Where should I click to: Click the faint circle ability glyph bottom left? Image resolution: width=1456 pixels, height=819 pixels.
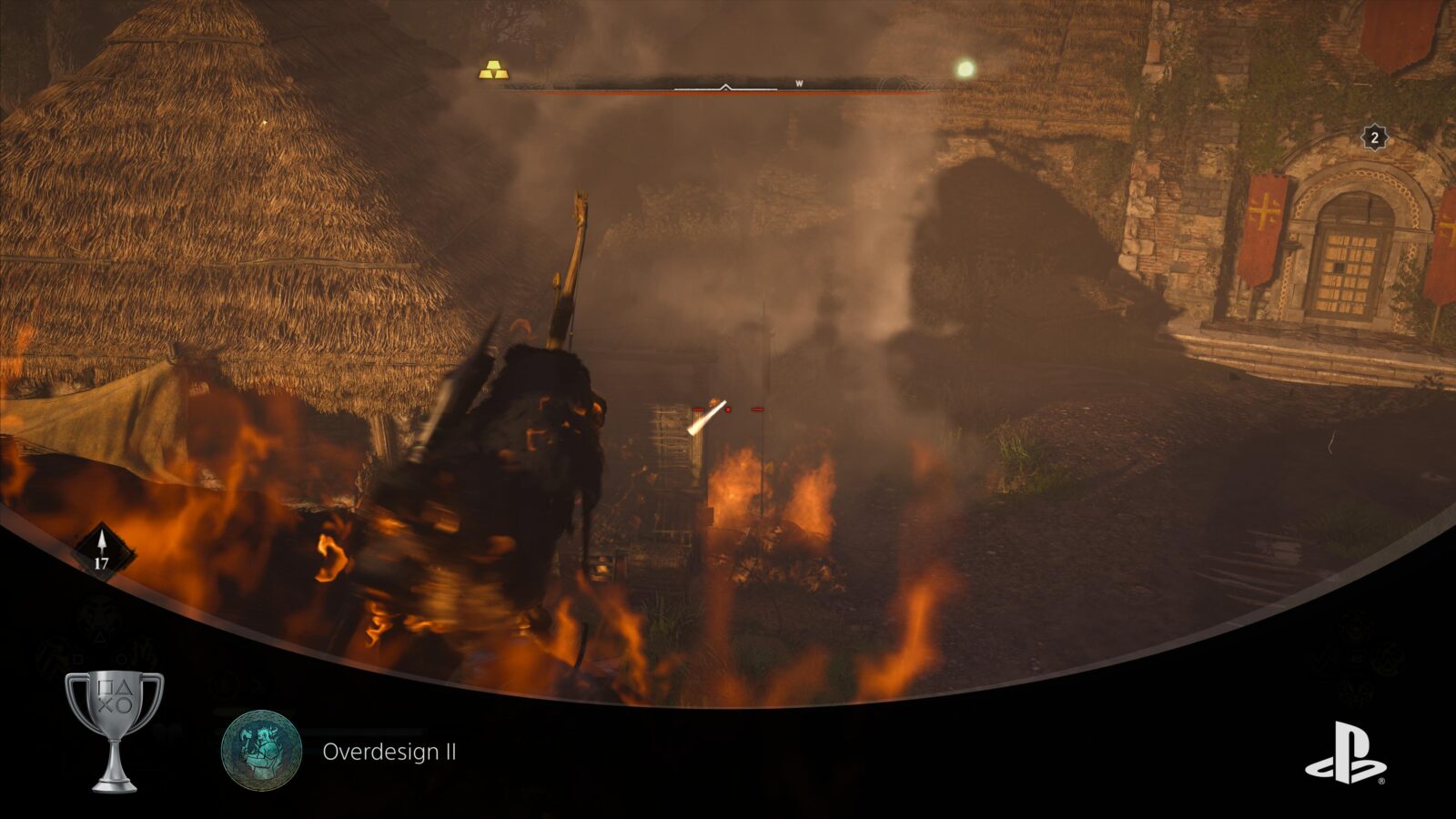pos(121,658)
